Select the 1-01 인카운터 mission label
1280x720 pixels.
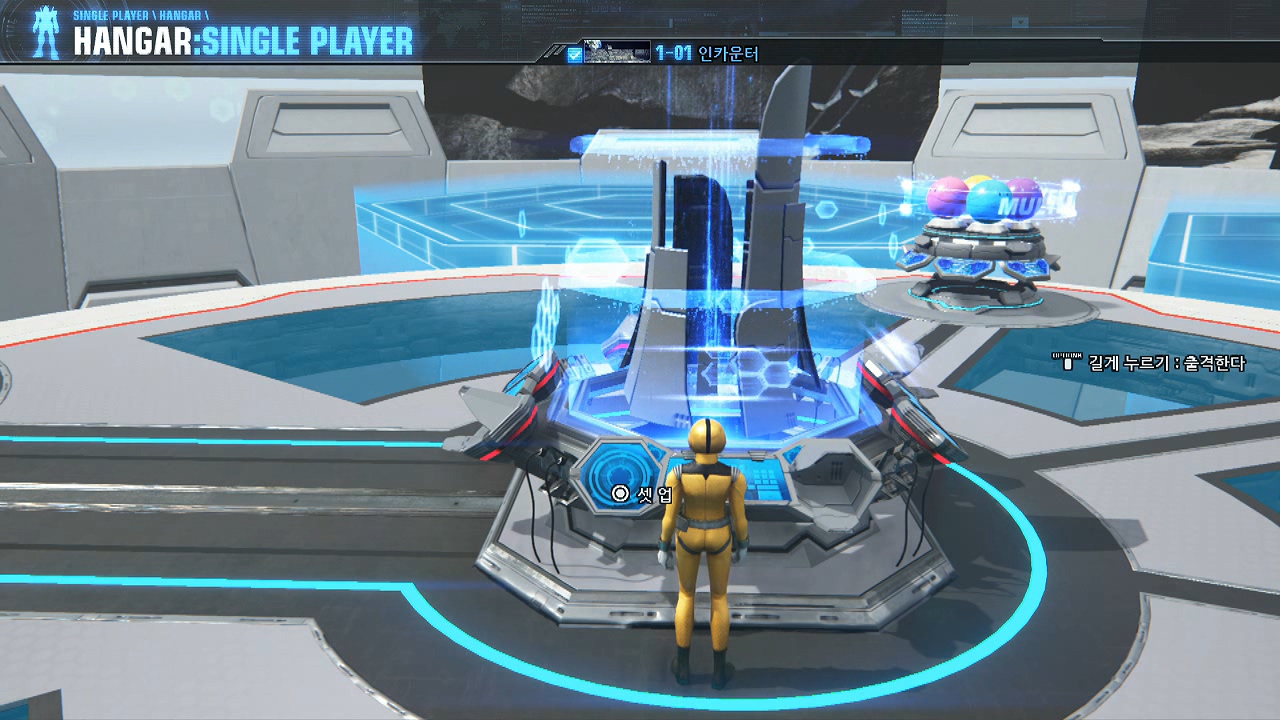(x=707, y=54)
